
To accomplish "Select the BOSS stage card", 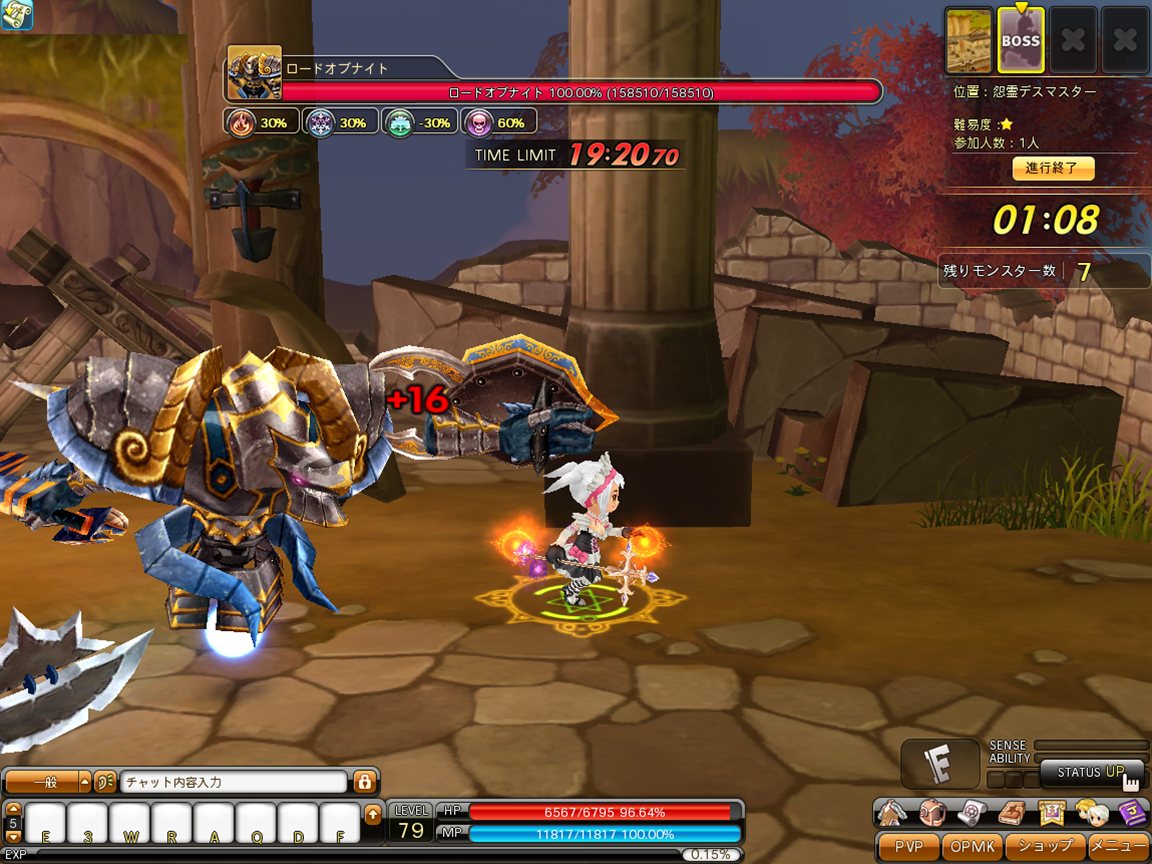I will 1020,41.
